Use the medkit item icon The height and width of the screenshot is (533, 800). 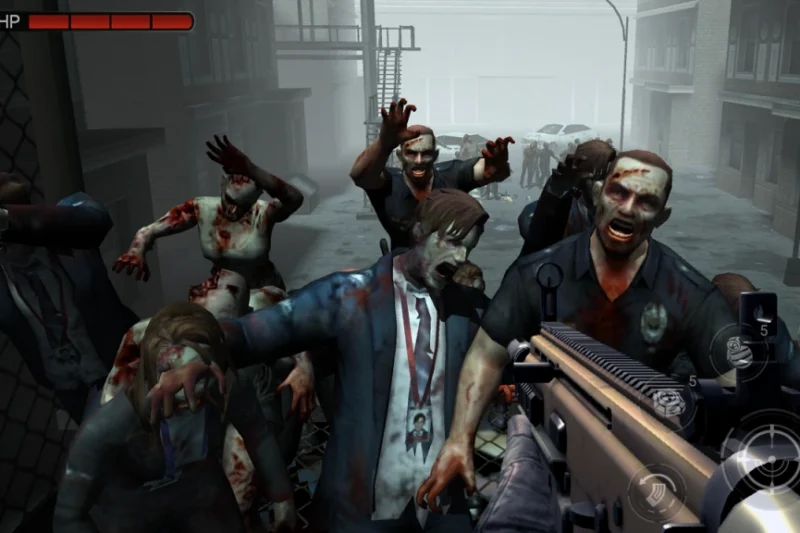click(x=670, y=402)
